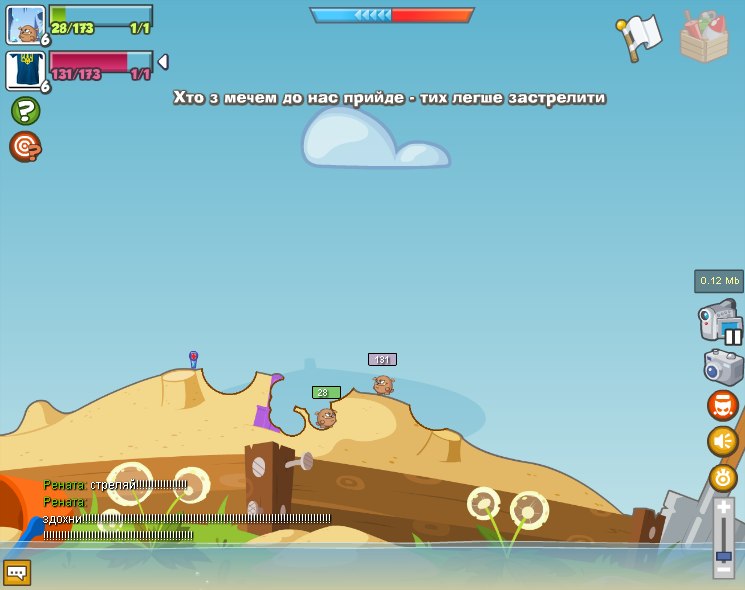Click the white arrow beside the red health bar
Screen dimensions: 745x590
(x=163, y=62)
